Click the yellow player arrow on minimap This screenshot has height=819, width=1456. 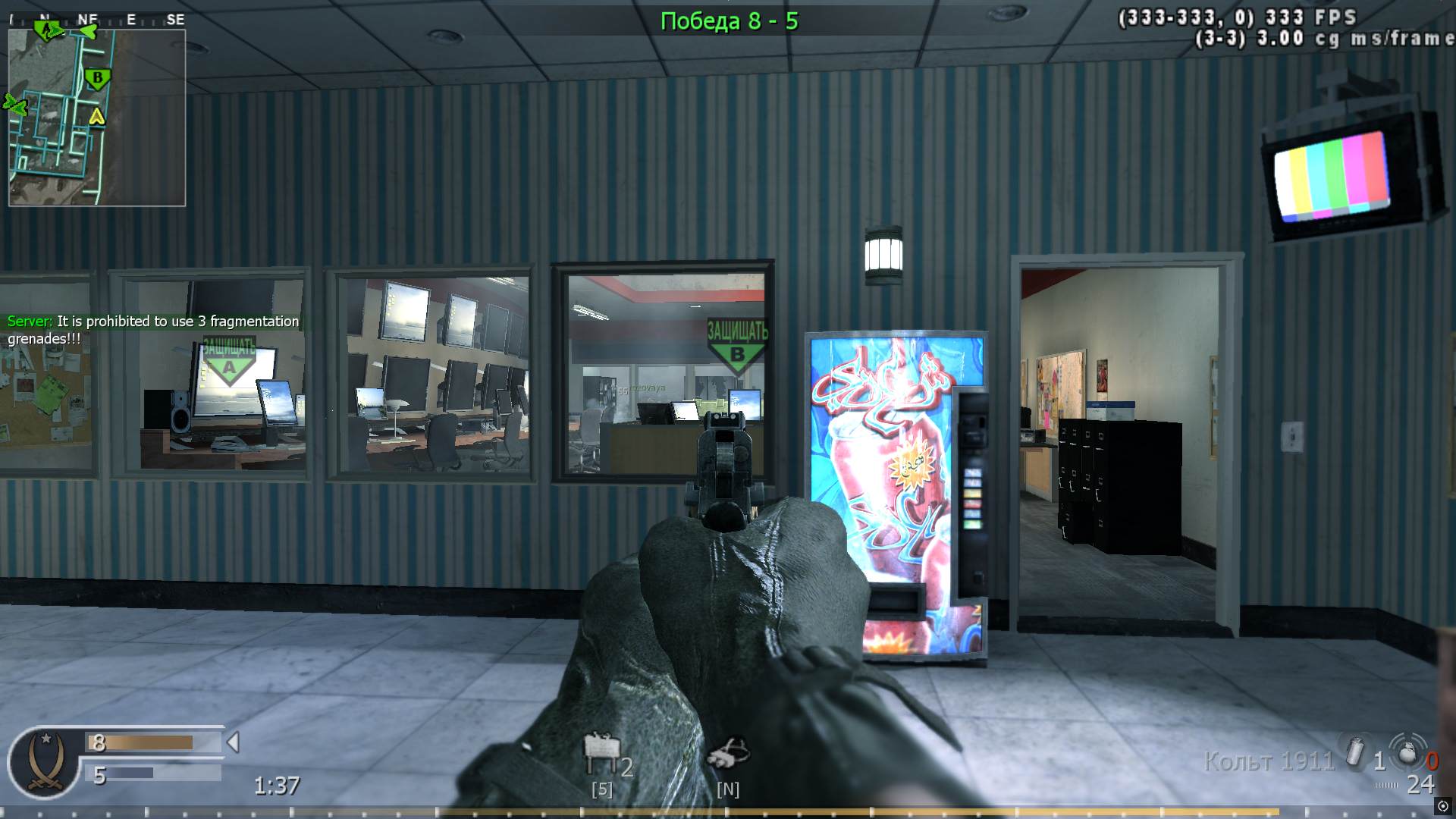pyautogui.click(x=97, y=118)
